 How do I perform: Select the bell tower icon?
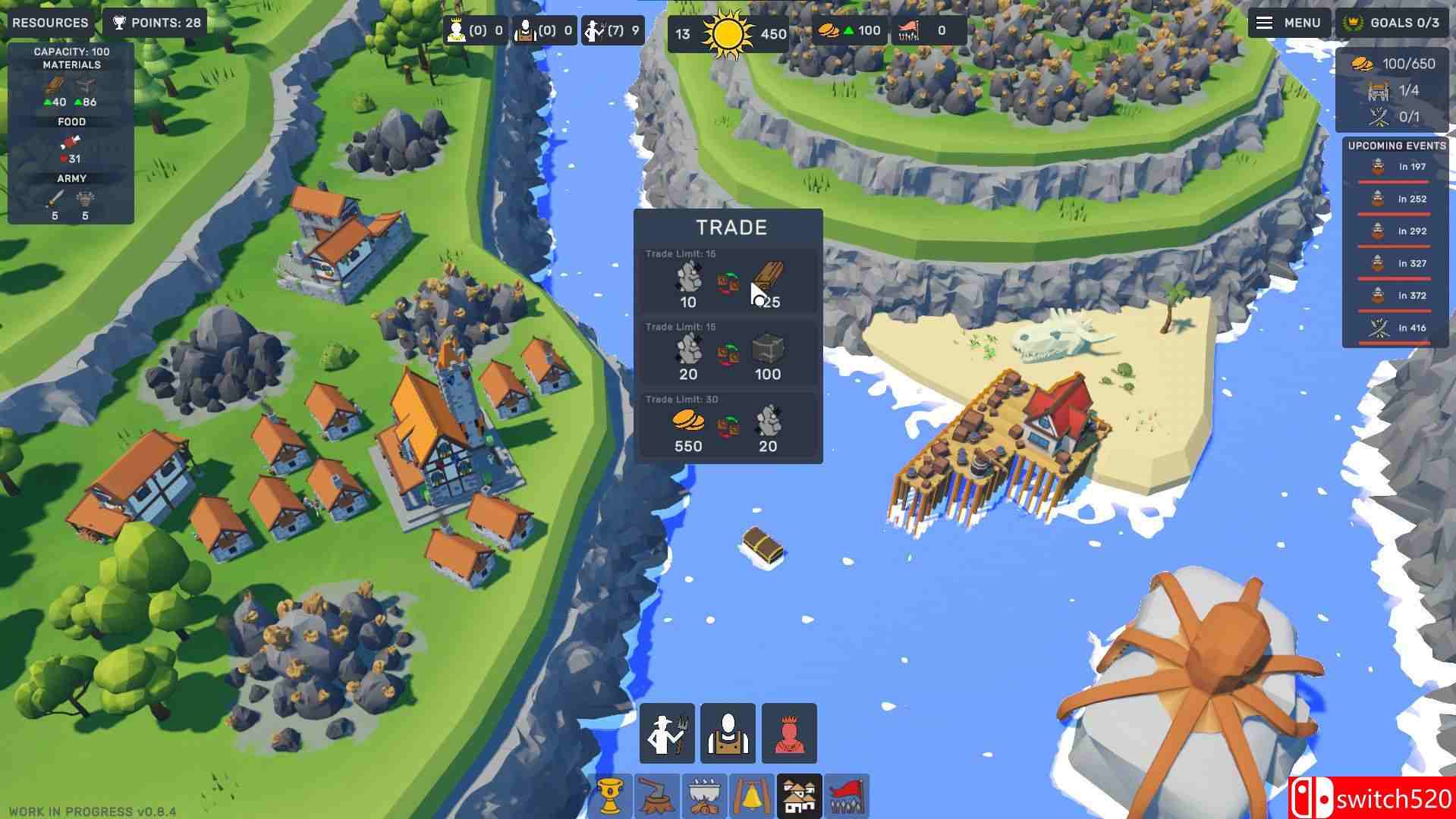[x=753, y=795]
